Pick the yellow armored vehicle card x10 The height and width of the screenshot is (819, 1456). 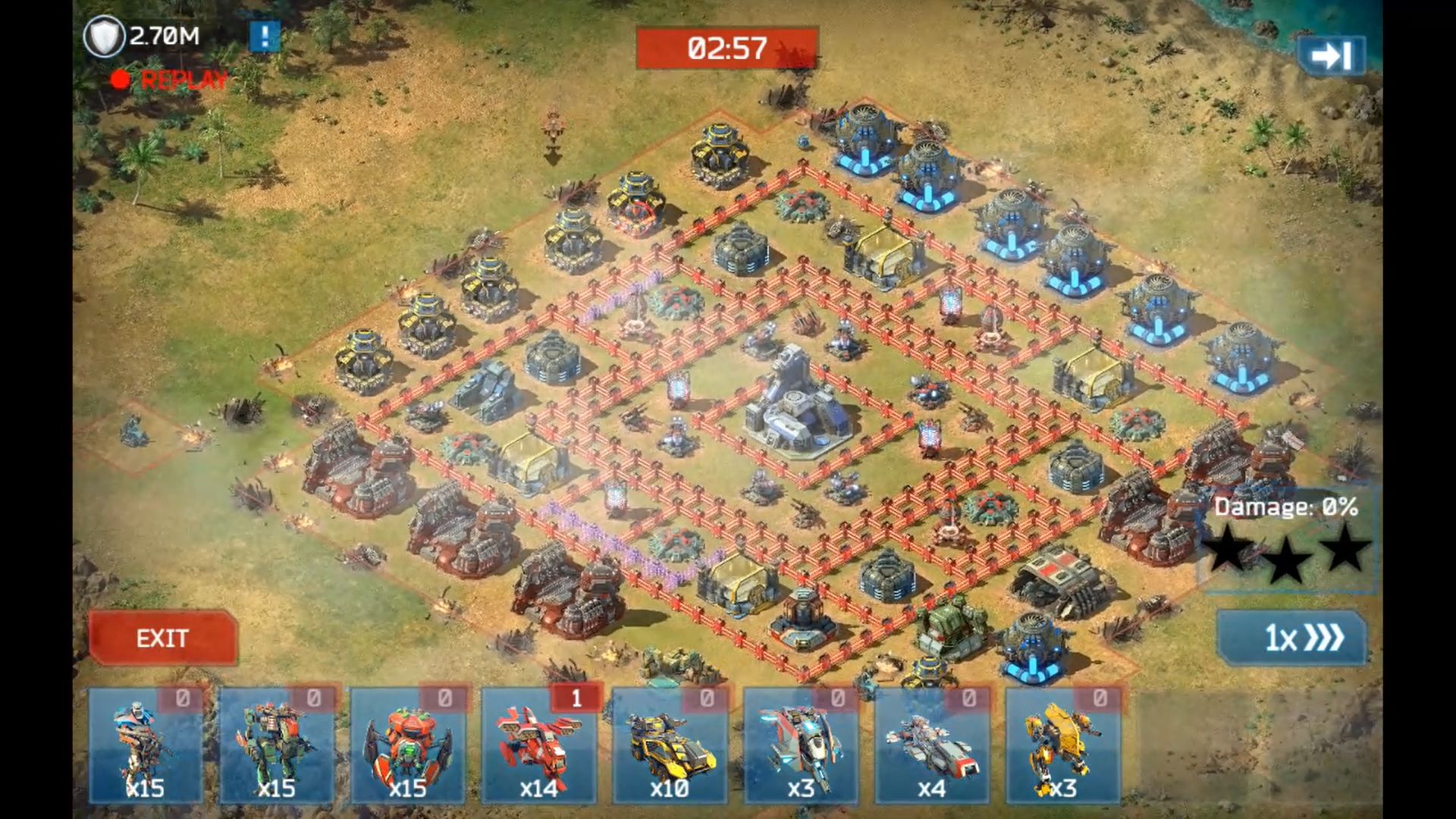coord(670,746)
